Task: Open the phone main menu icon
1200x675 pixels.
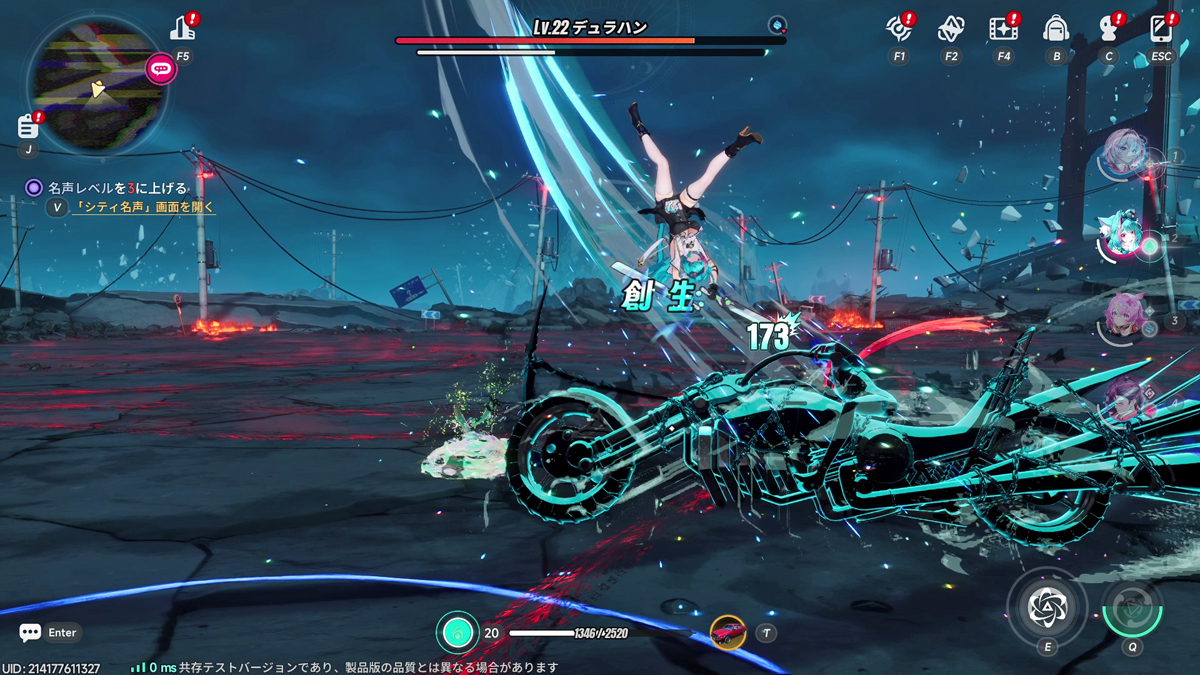Action: click(1161, 28)
